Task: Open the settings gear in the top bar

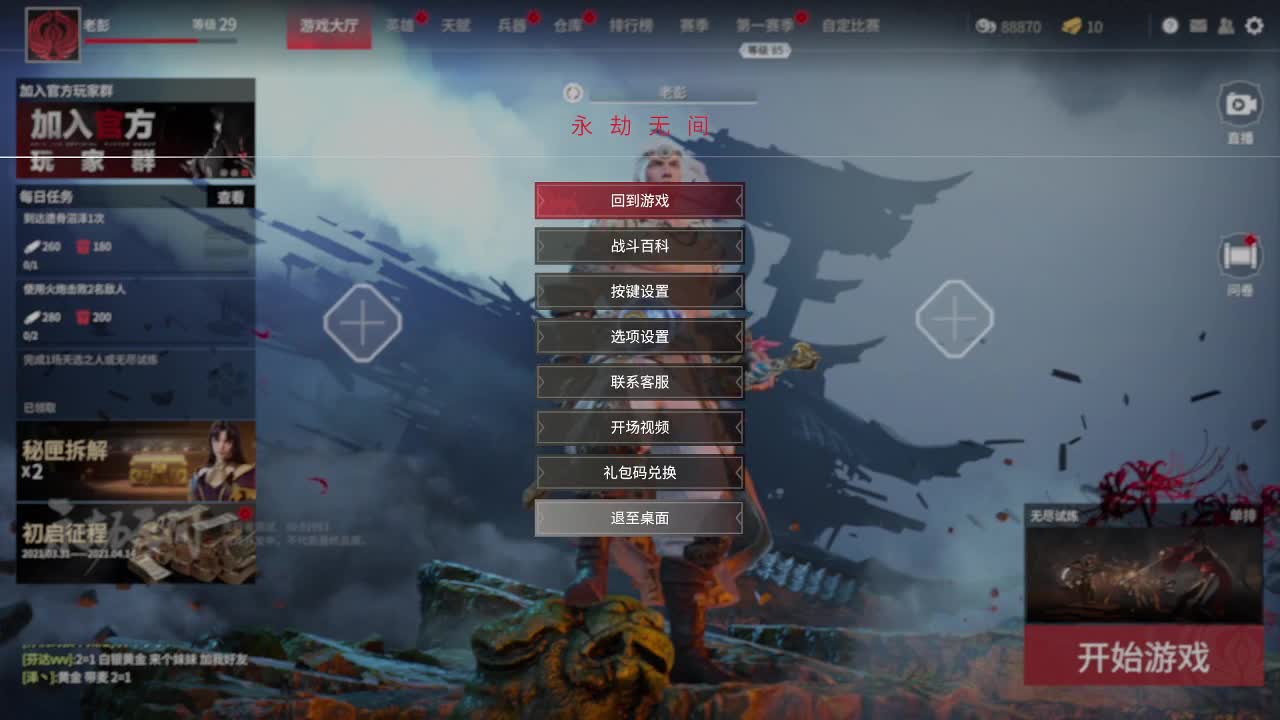Action: click(1255, 26)
